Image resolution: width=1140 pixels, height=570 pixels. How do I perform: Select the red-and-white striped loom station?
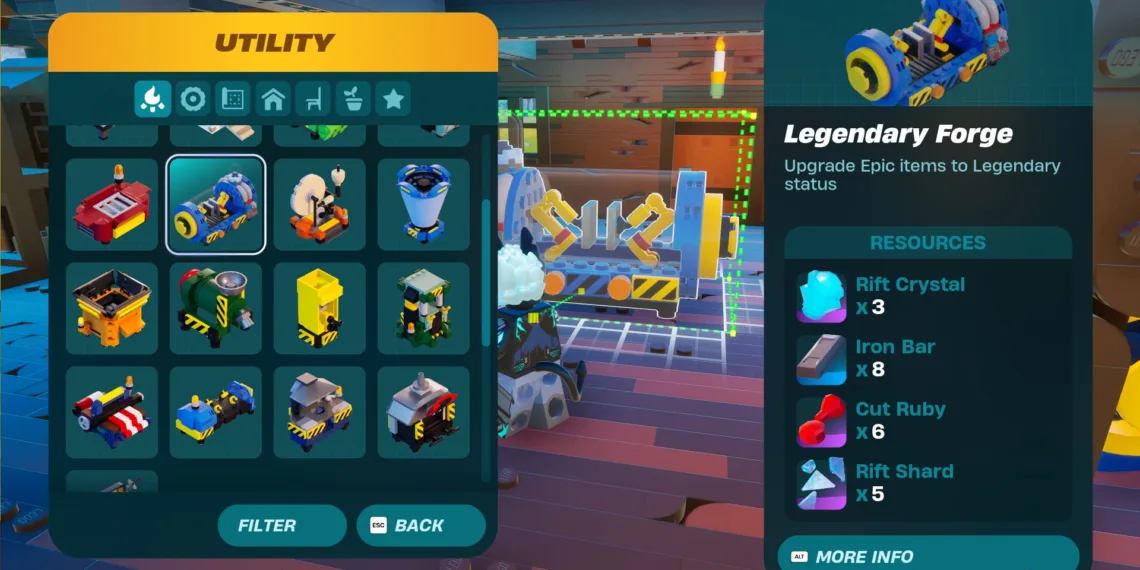click(112, 412)
